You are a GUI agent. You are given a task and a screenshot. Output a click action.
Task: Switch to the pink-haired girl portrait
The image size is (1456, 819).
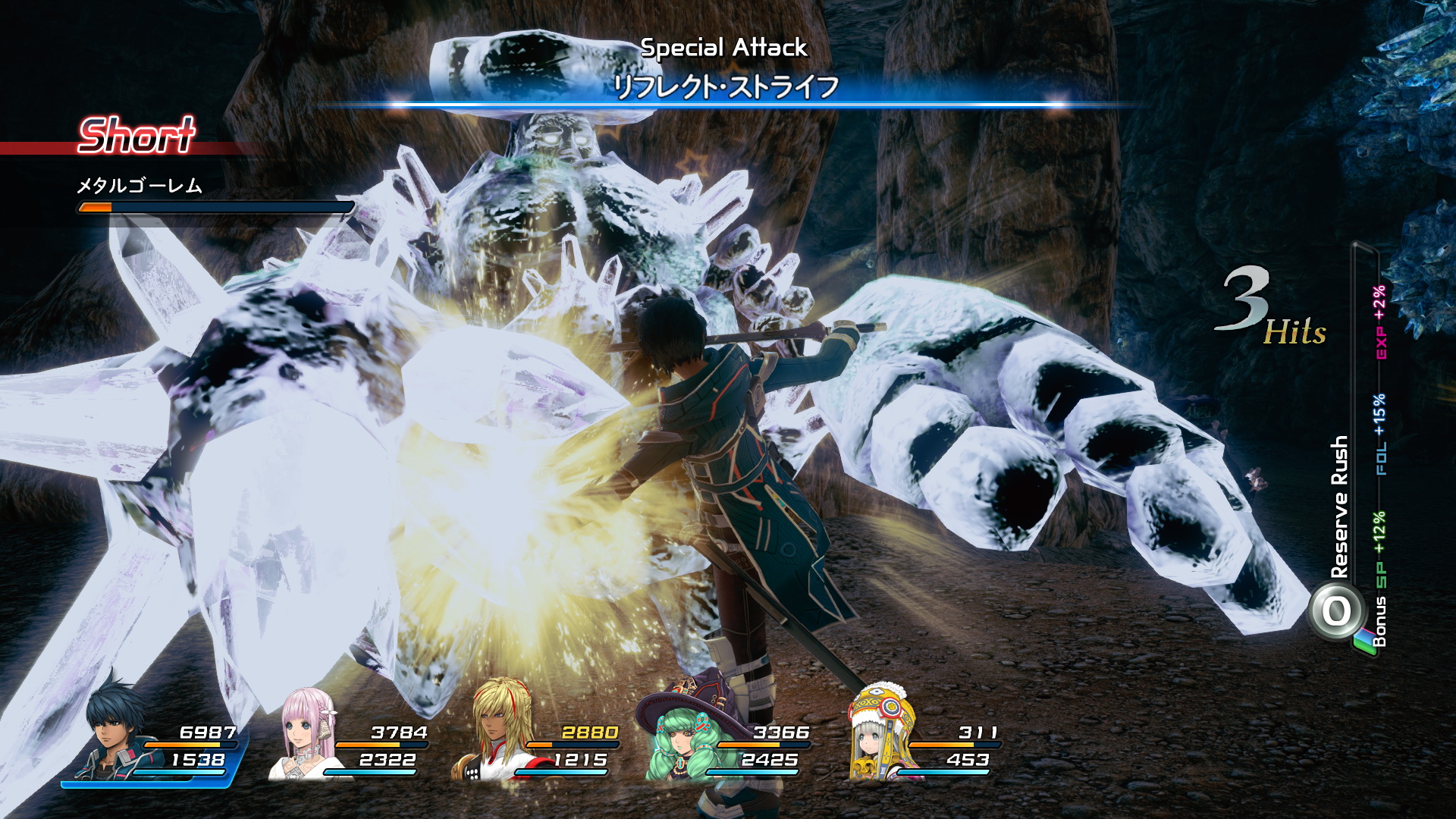tap(309, 733)
